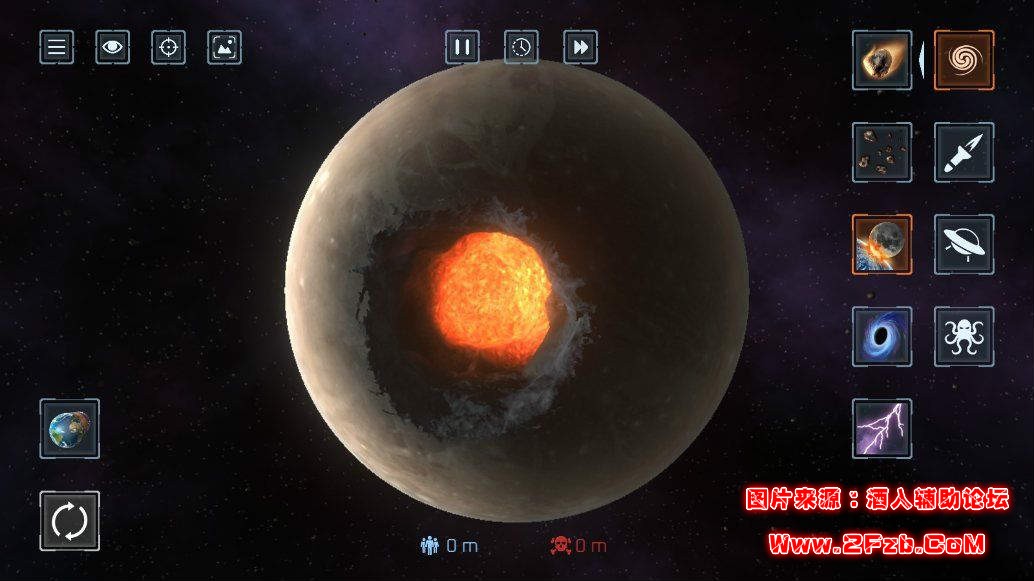Activate the crosshair target button

169,47
